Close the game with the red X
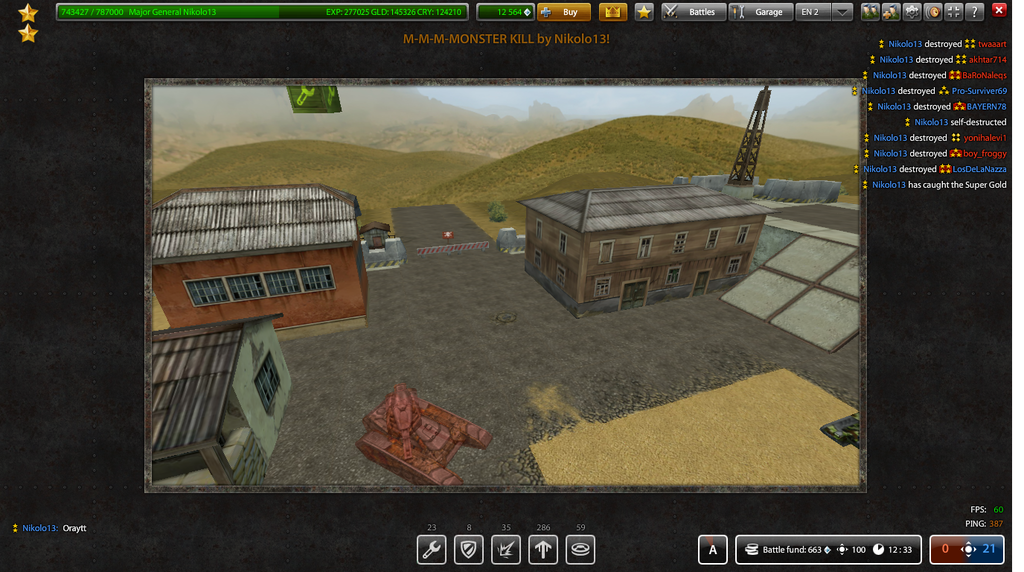This screenshot has height=572, width=1024. coord(998,11)
